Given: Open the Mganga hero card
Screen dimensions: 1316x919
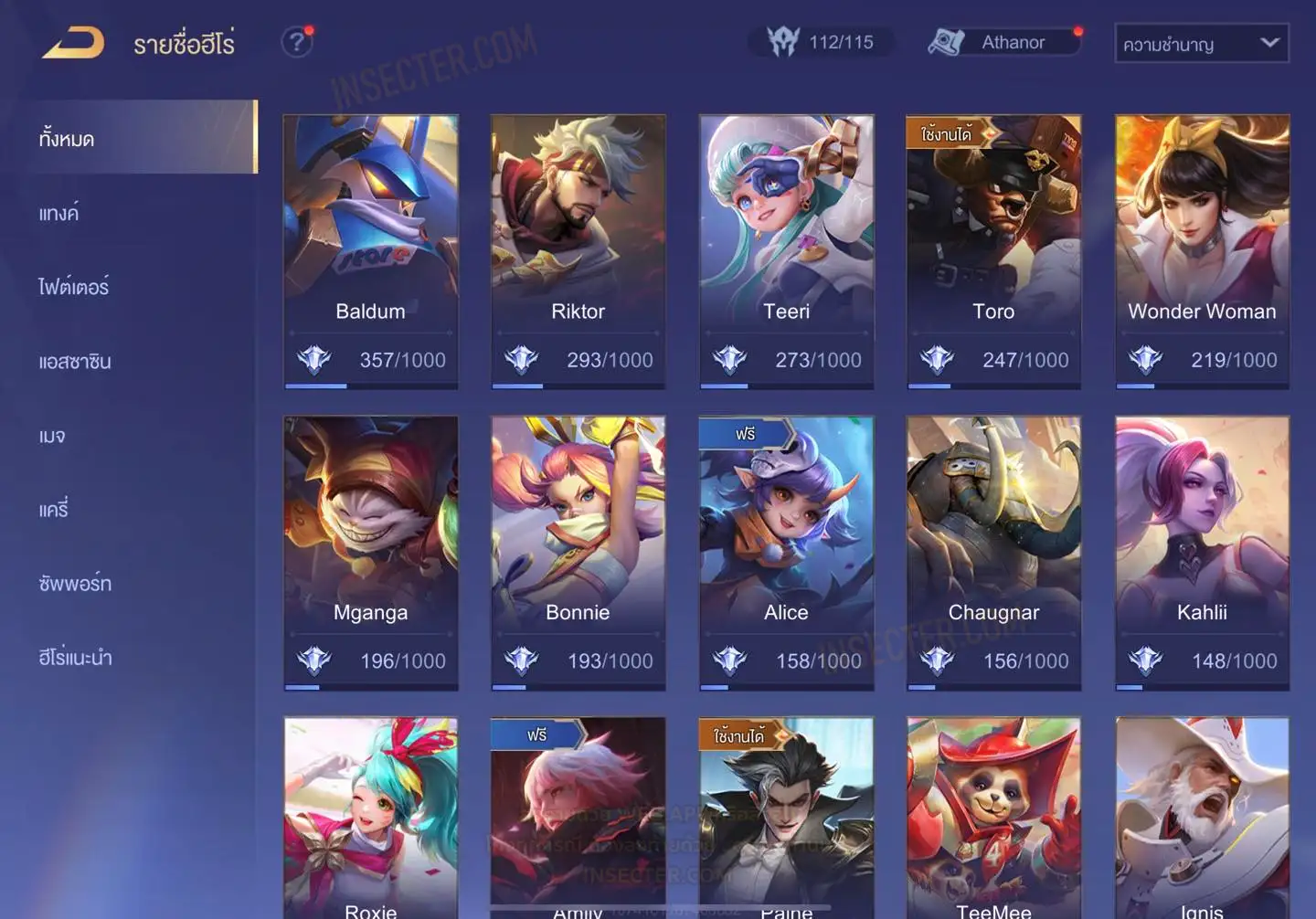Looking at the screenshot, I should (x=370, y=553).
